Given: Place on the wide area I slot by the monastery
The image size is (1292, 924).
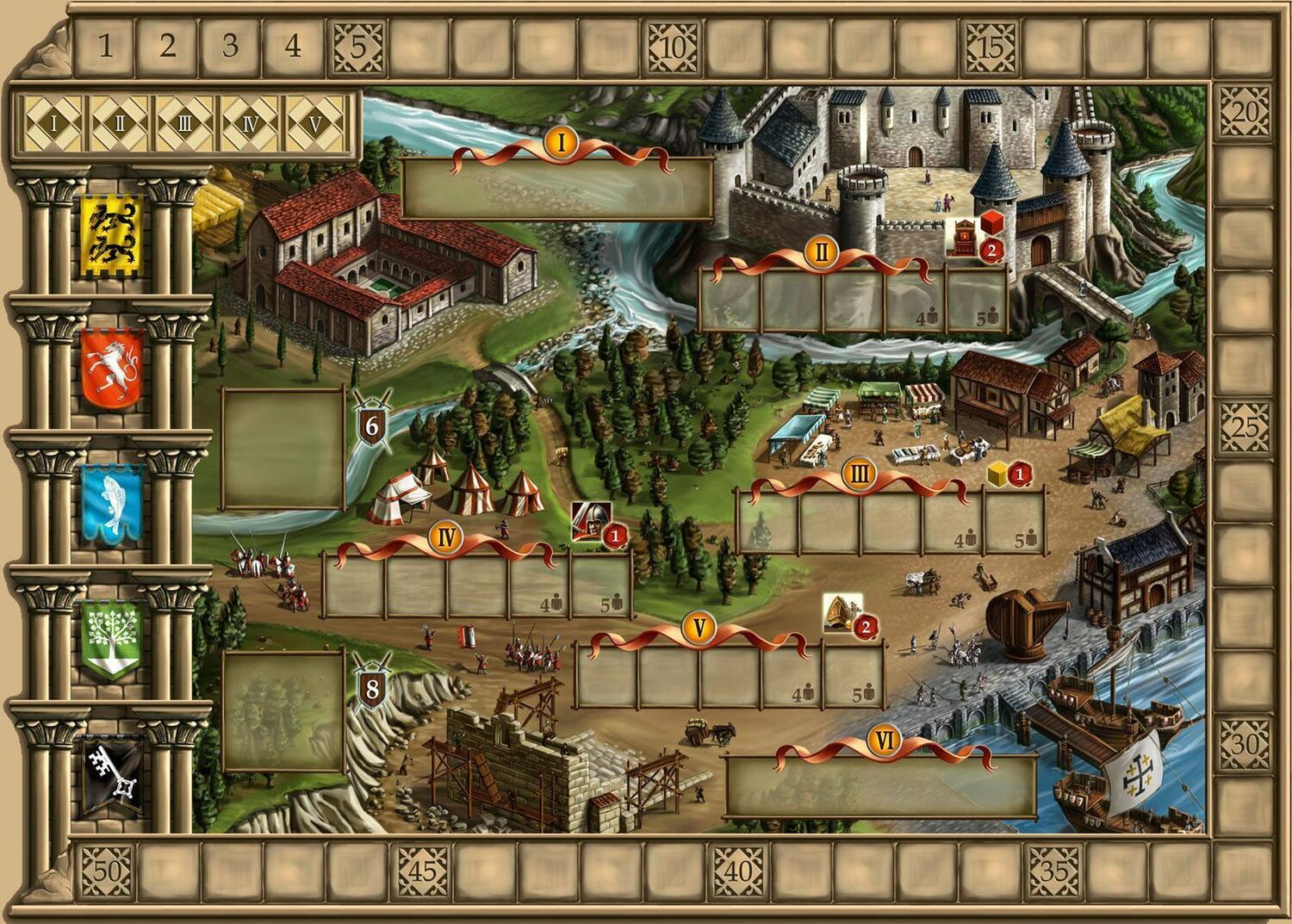Looking at the screenshot, I should tap(557, 188).
